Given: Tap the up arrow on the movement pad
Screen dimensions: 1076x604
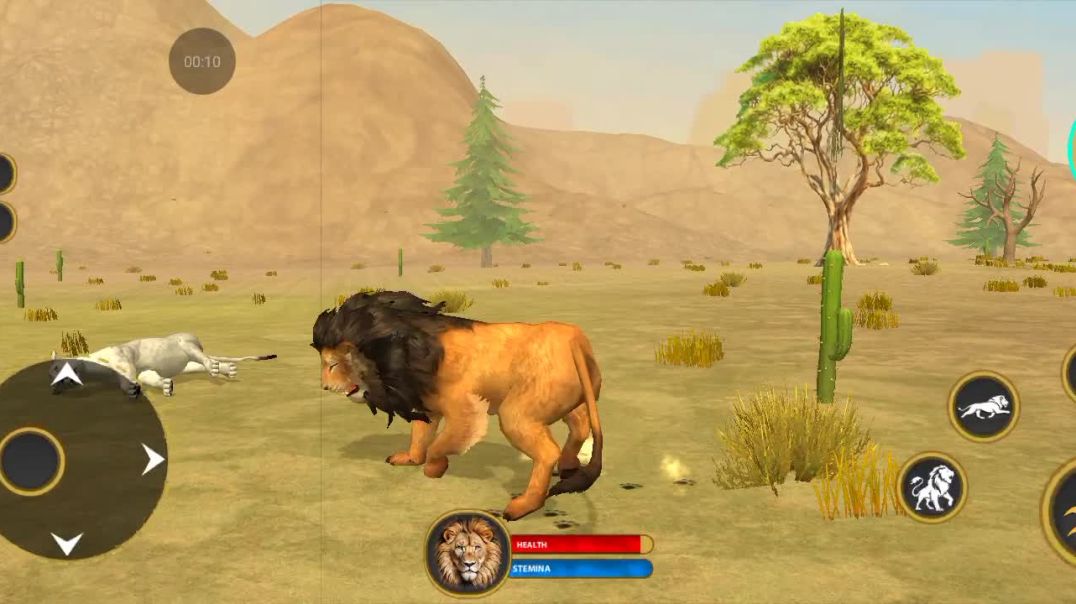Looking at the screenshot, I should [x=67, y=375].
